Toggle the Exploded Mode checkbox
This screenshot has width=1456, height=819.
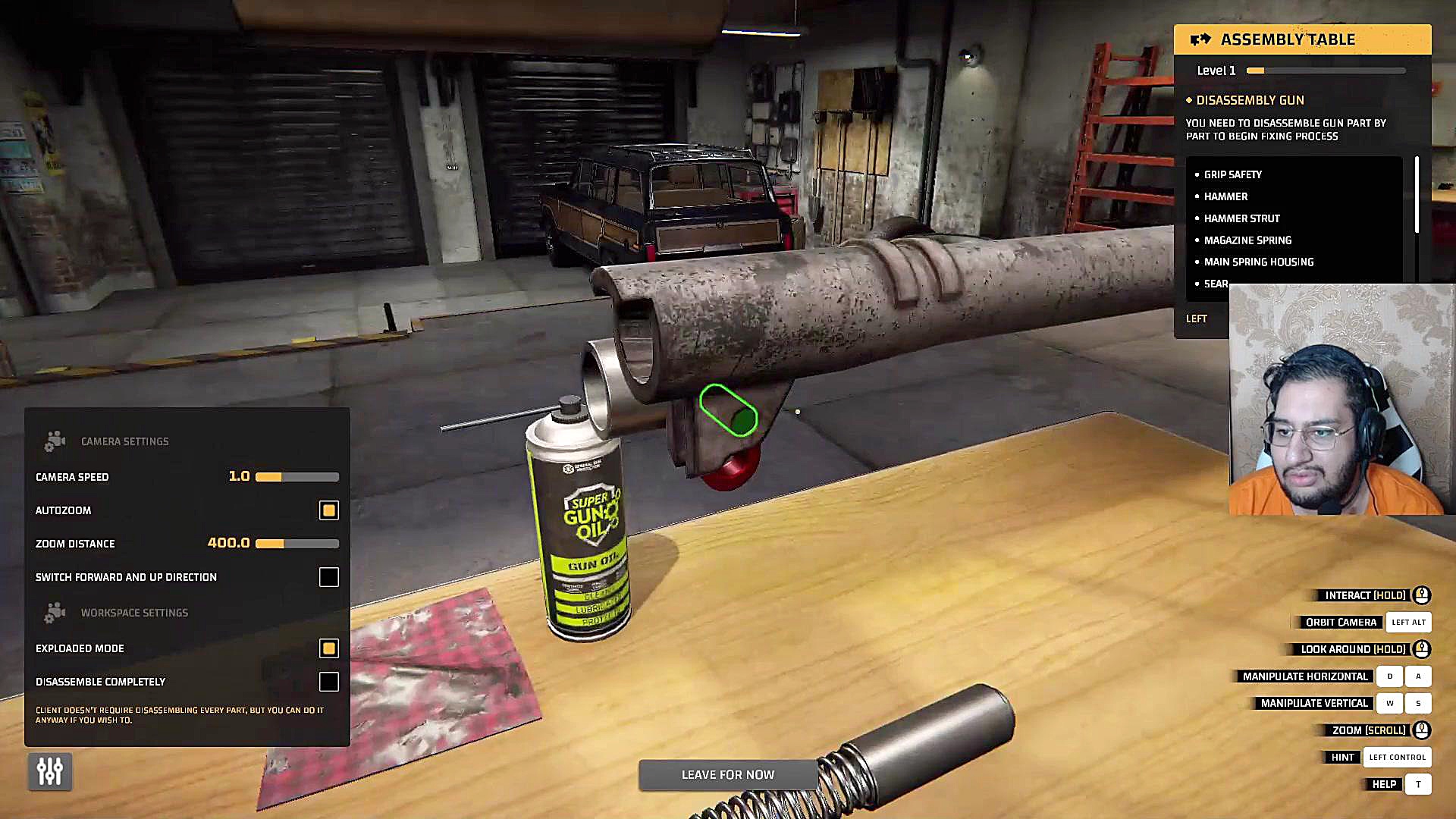(328, 648)
